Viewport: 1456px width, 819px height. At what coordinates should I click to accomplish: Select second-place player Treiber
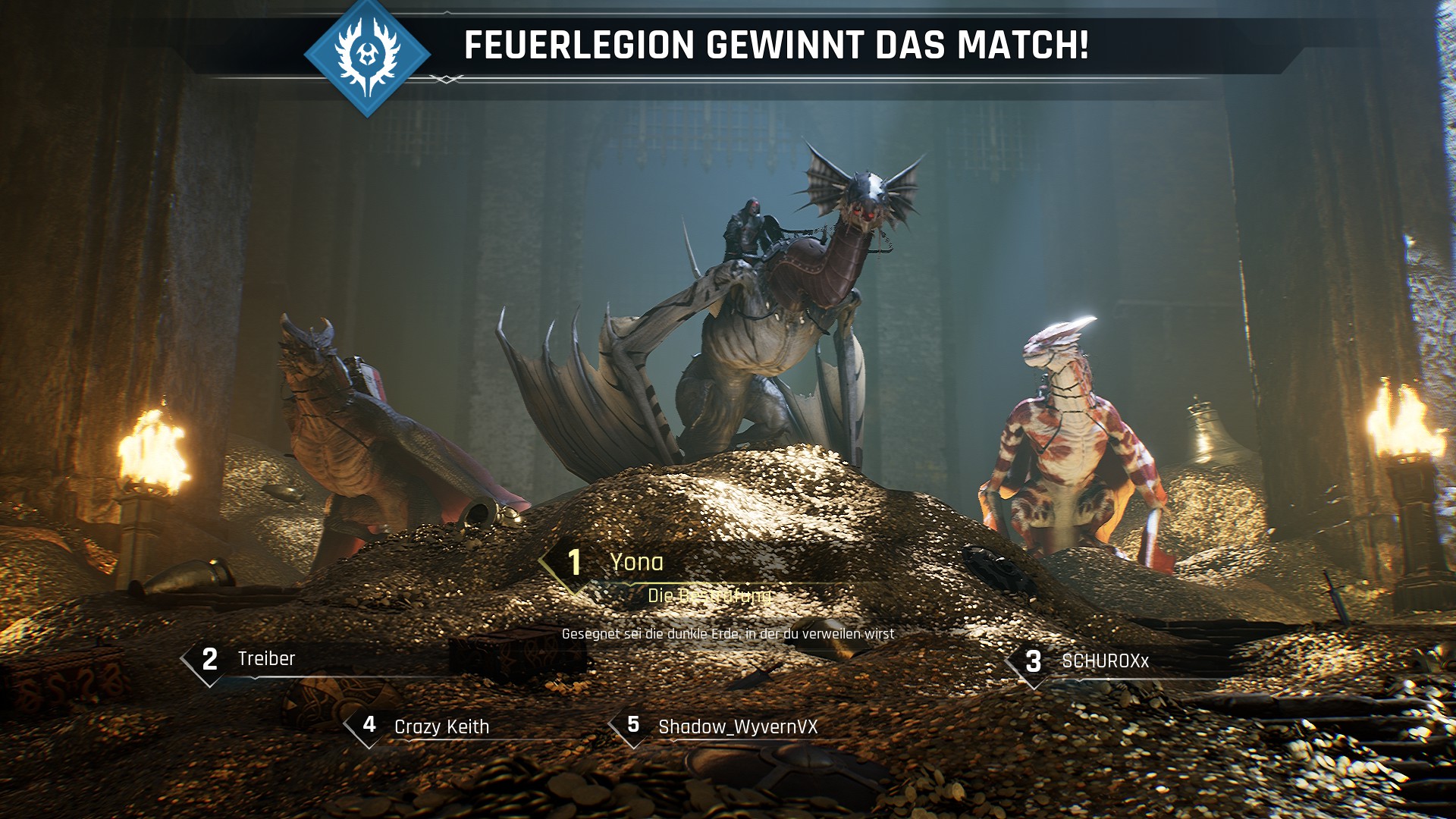pyautogui.click(x=266, y=658)
